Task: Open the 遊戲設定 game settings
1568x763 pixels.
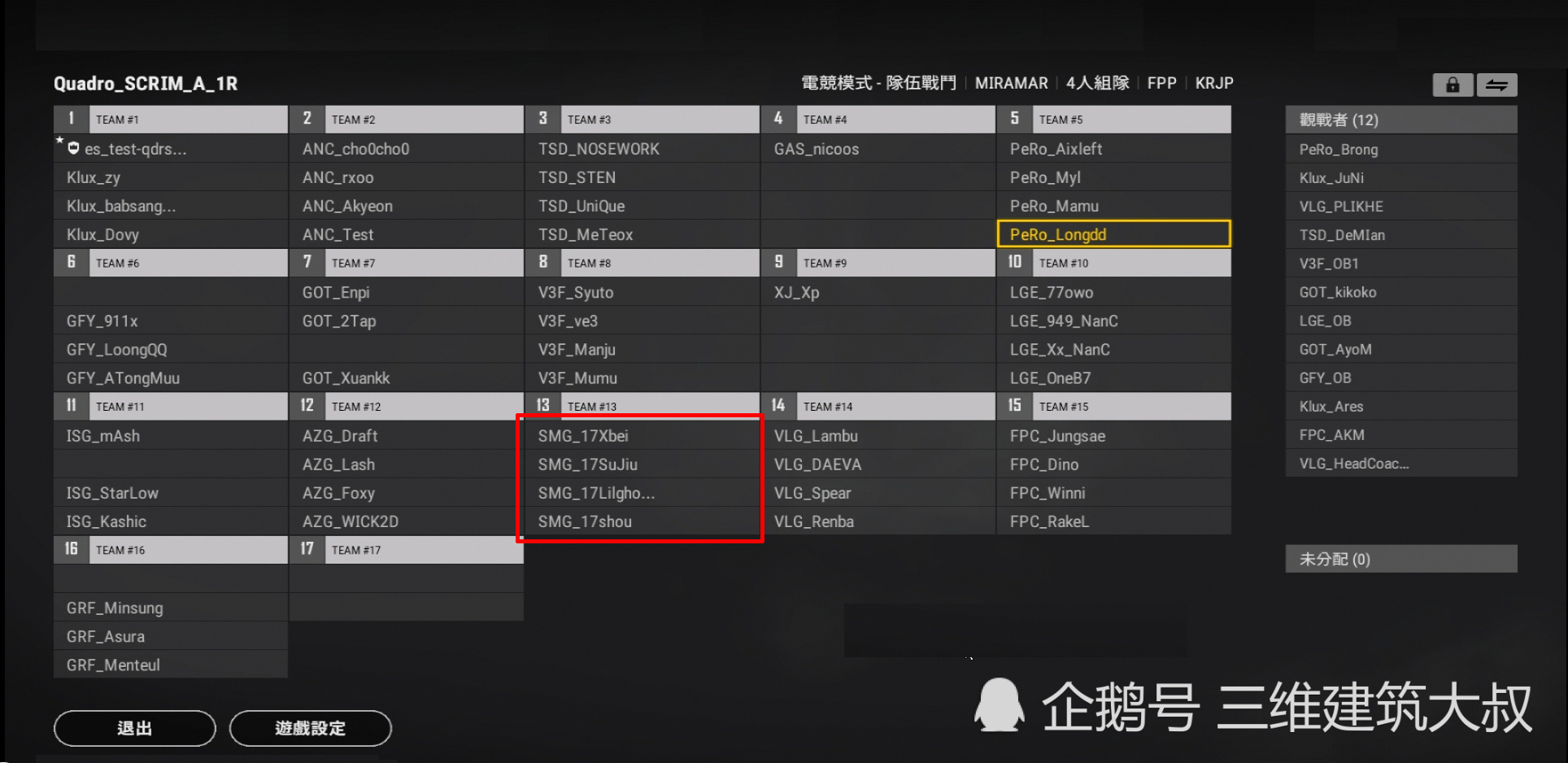Action: click(311, 728)
